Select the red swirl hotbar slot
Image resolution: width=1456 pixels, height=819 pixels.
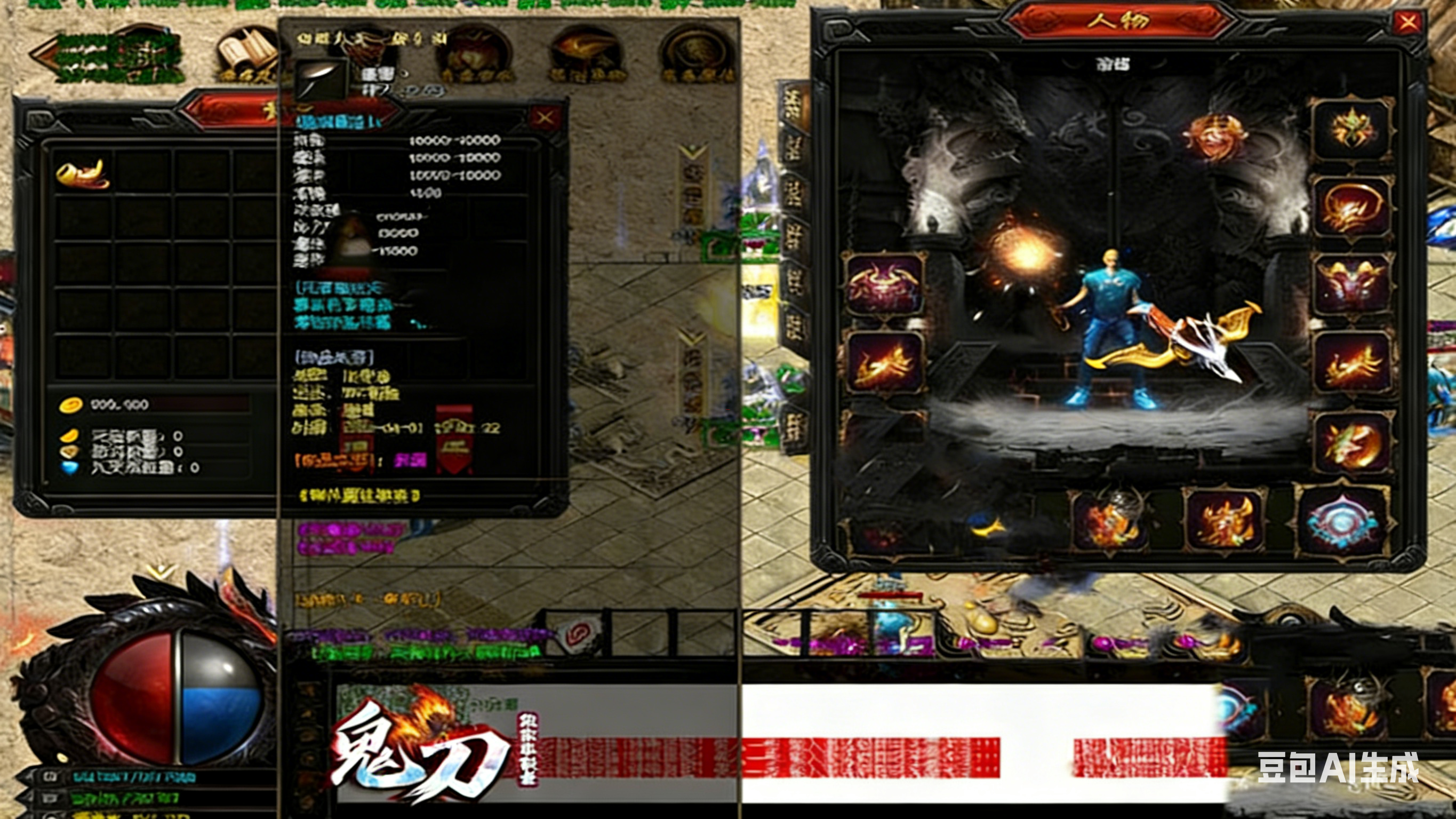(x=577, y=632)
